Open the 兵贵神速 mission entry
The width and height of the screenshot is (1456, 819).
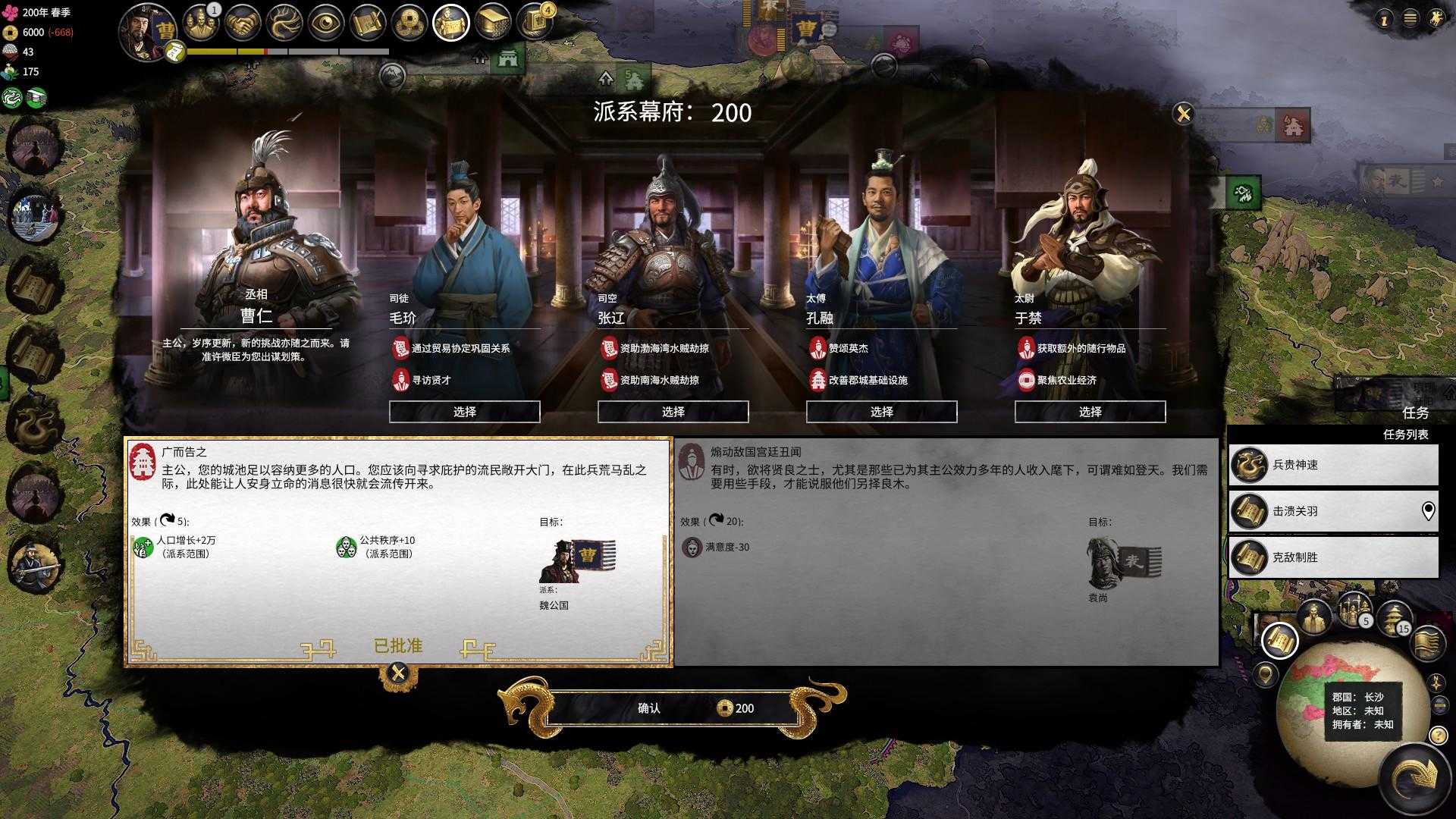1333,465
